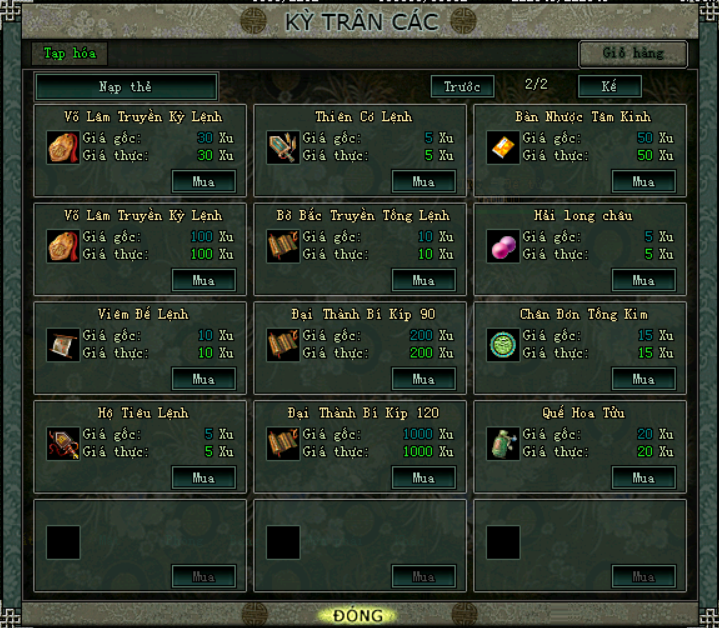Image resolution: width=719 pixels, height=628 pixels.
Task: Buy Bàn Nhược Tâm Kinh with Mua
Action: [643, 182]
